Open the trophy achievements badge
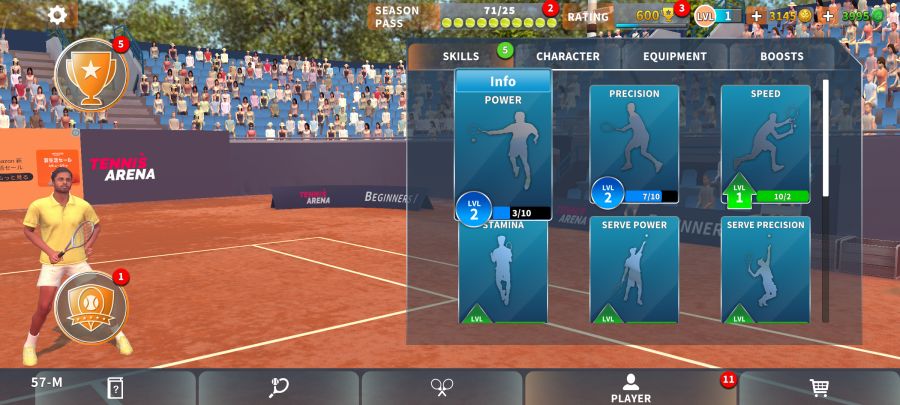The image size is (900, 405). [x=90, y=73]
